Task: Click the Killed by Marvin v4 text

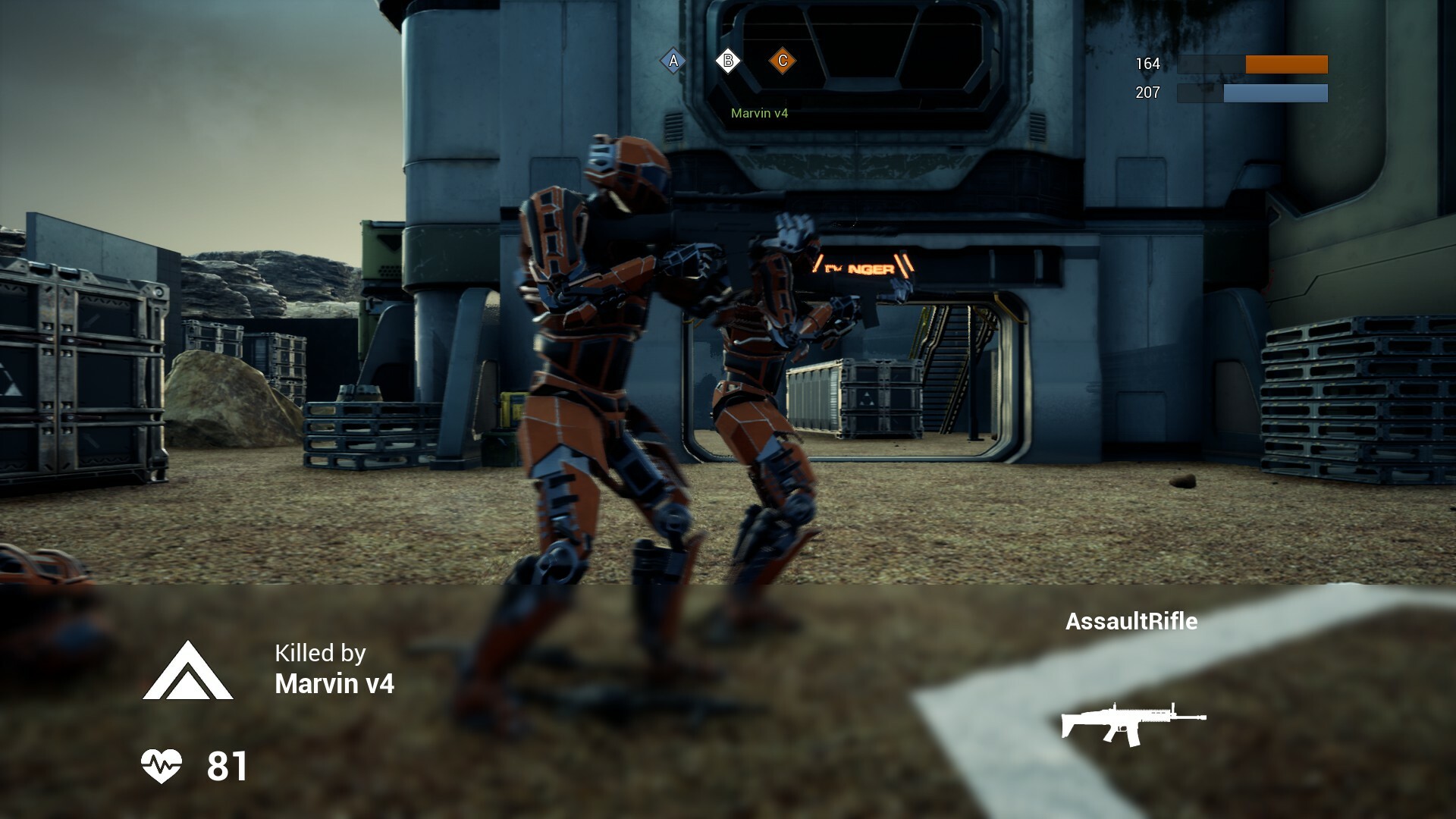Action: (x=334, y=668)
